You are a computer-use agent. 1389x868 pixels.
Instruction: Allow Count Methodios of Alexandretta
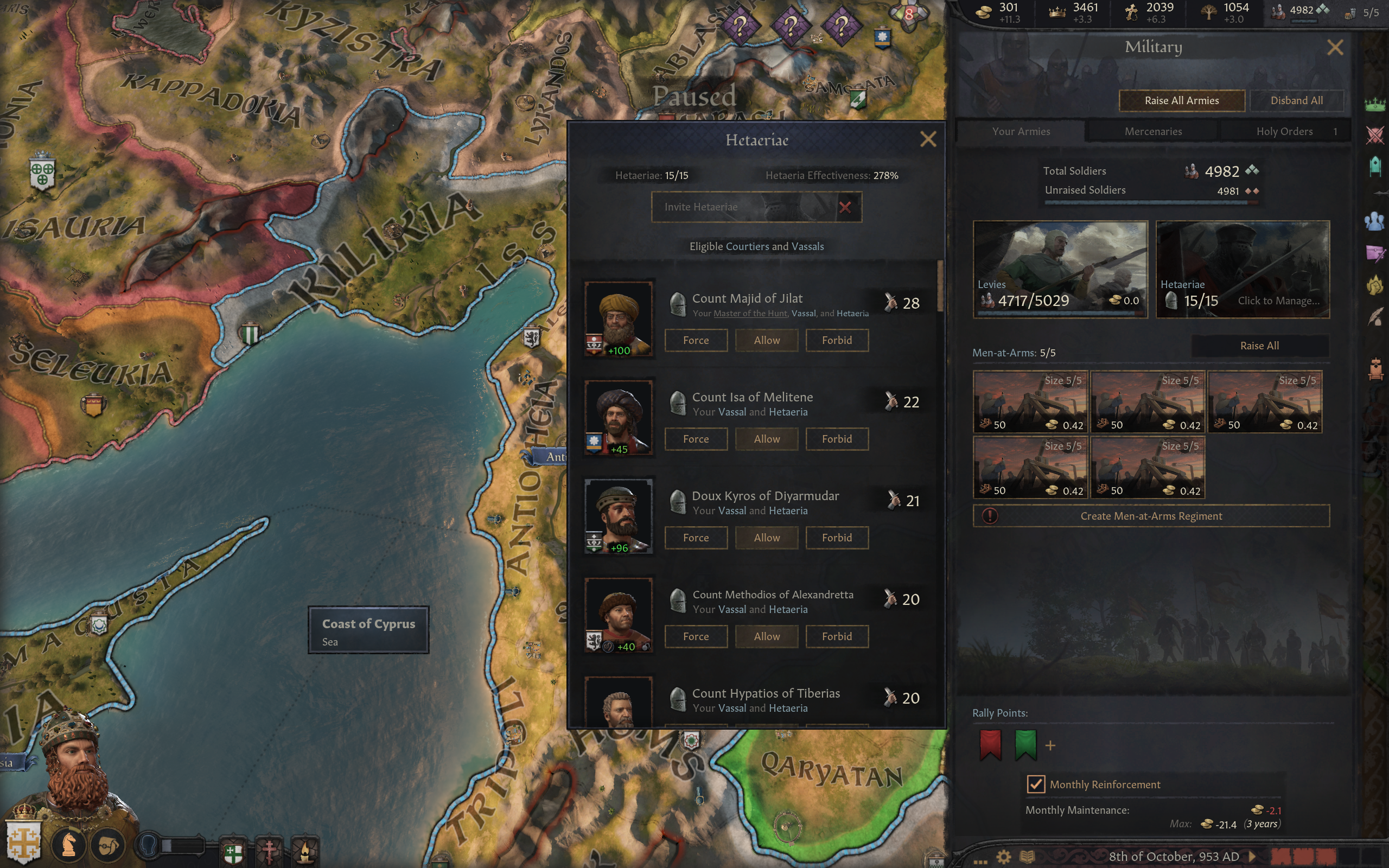tap(766, 637)
